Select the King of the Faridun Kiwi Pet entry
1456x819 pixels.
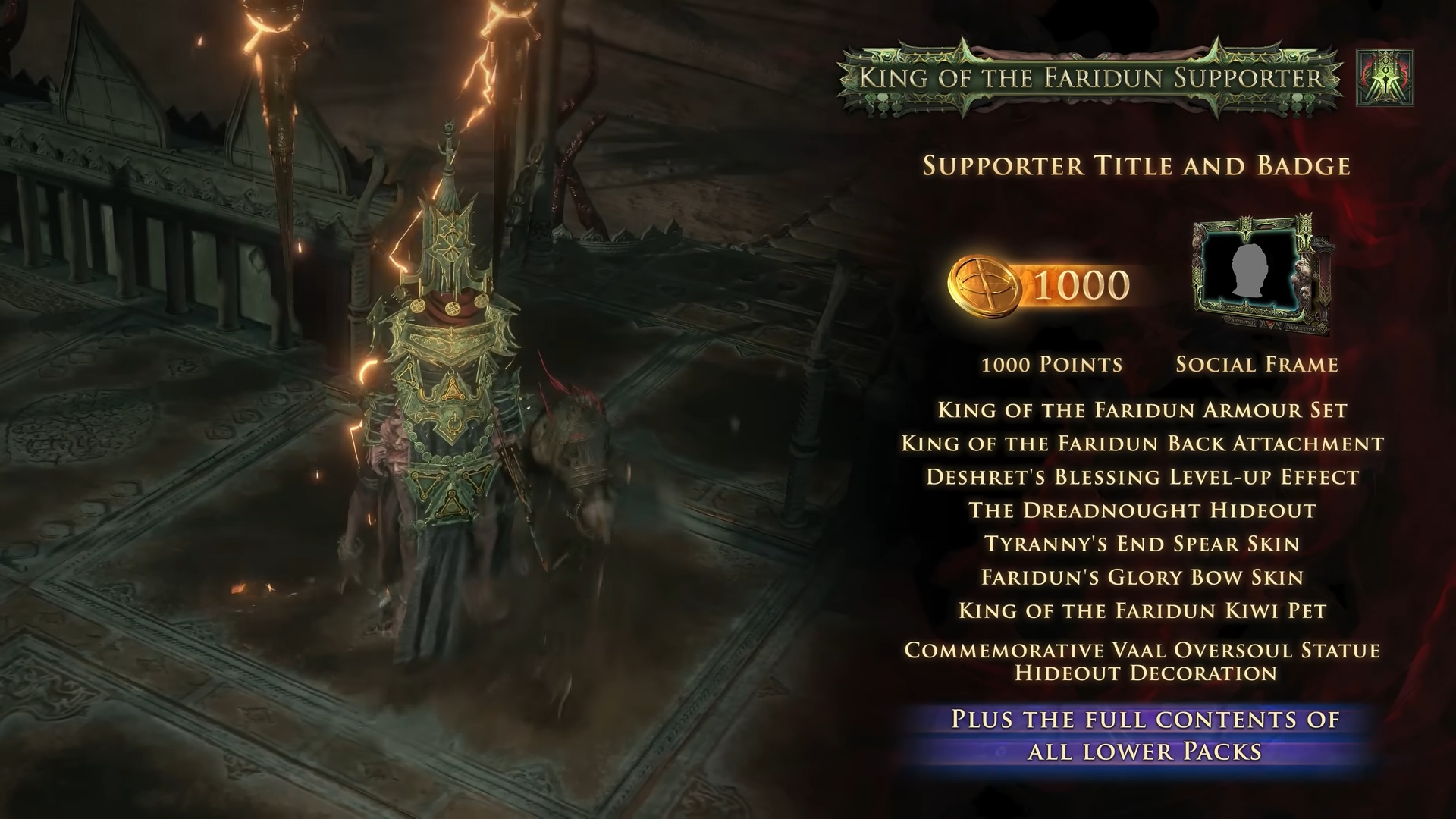[x=1142, y=610]
